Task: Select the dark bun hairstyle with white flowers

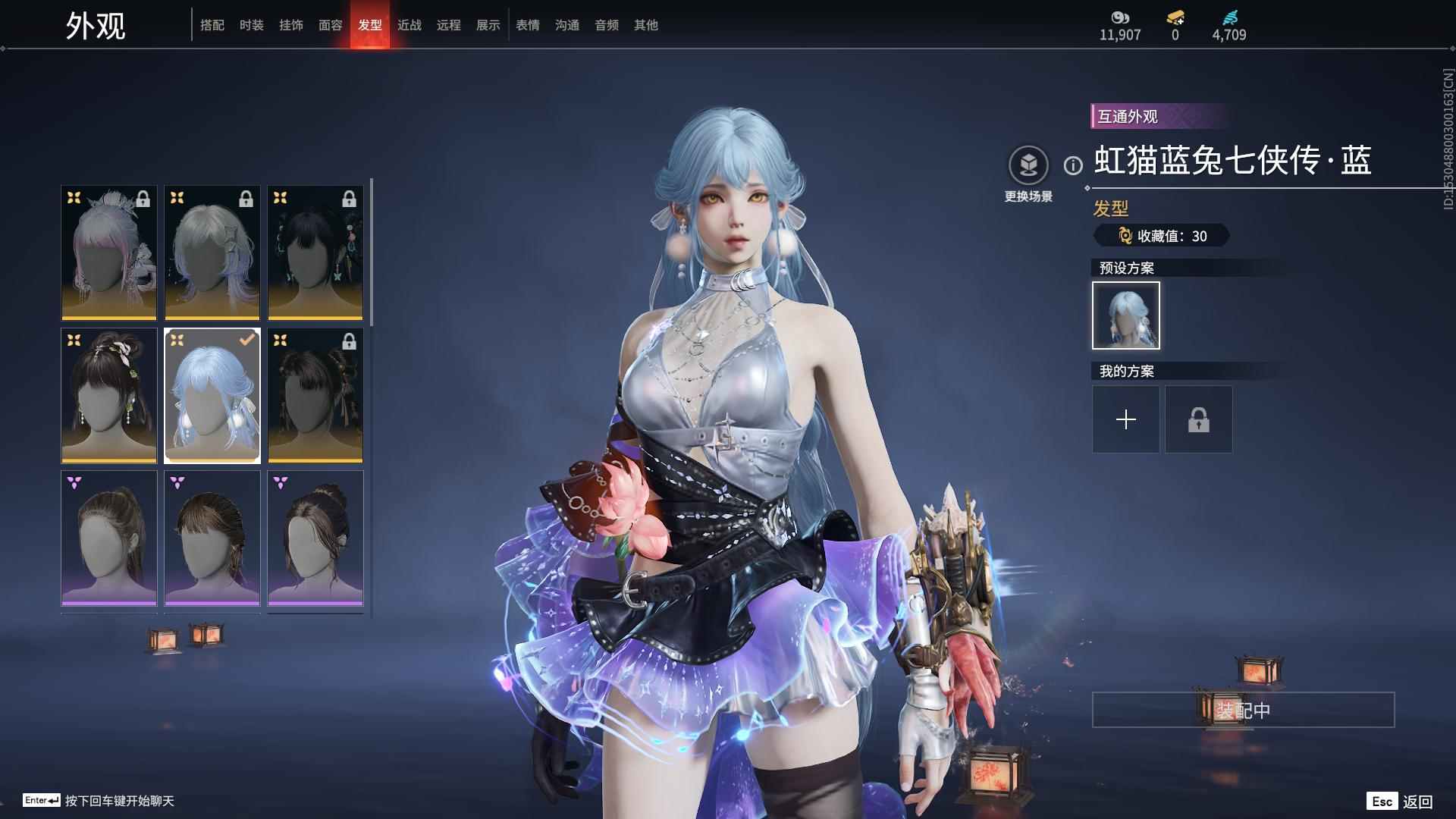Action: (x=109, y=395)
